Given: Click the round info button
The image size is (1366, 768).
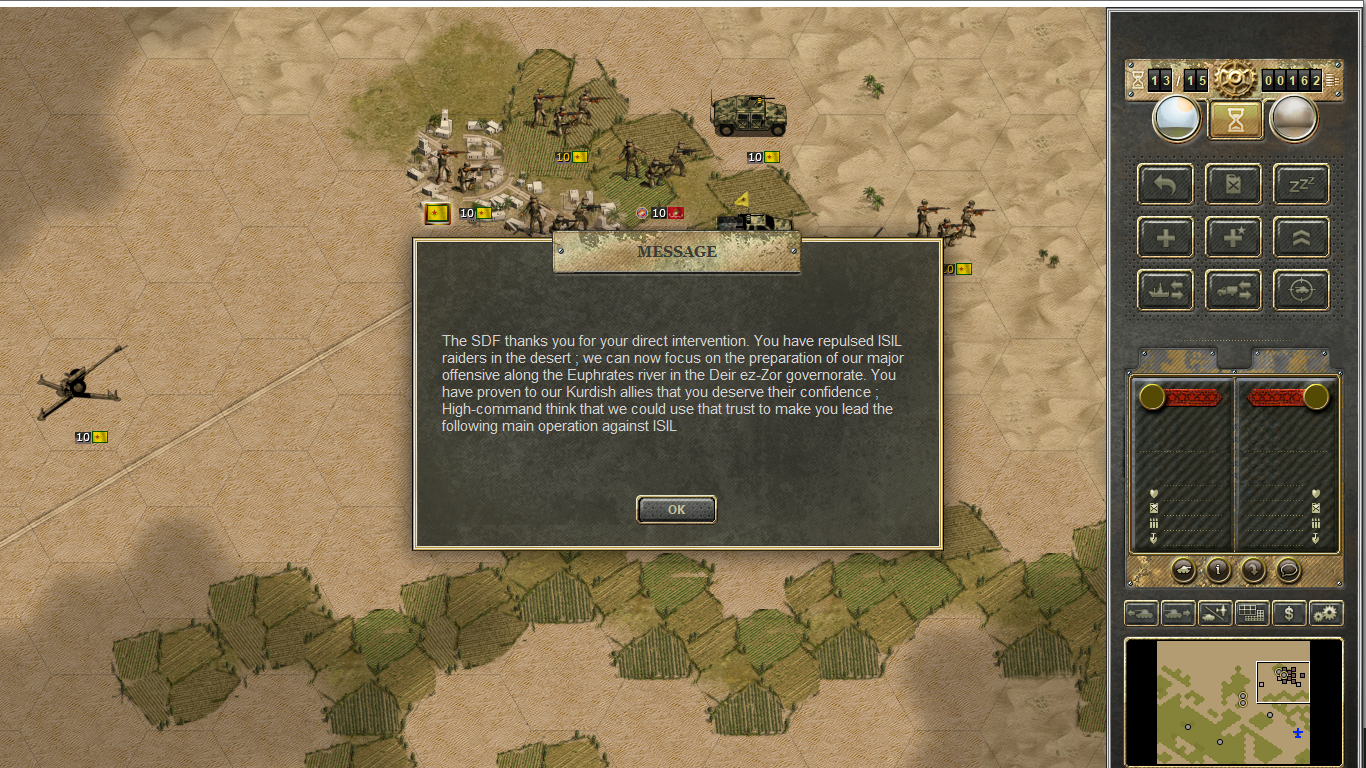Looking at the screenshot, I should (1217, 570).
